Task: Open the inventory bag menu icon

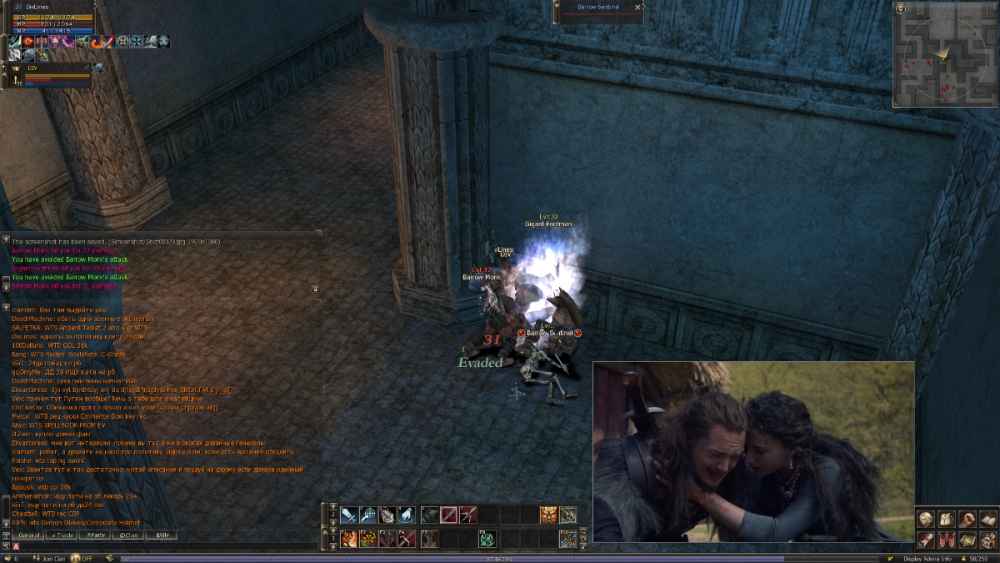Action: [946, 519]
